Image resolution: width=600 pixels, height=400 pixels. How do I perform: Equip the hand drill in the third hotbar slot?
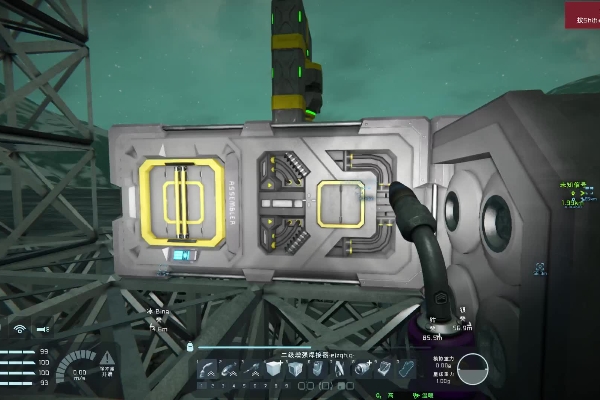(x=251, y=369)
